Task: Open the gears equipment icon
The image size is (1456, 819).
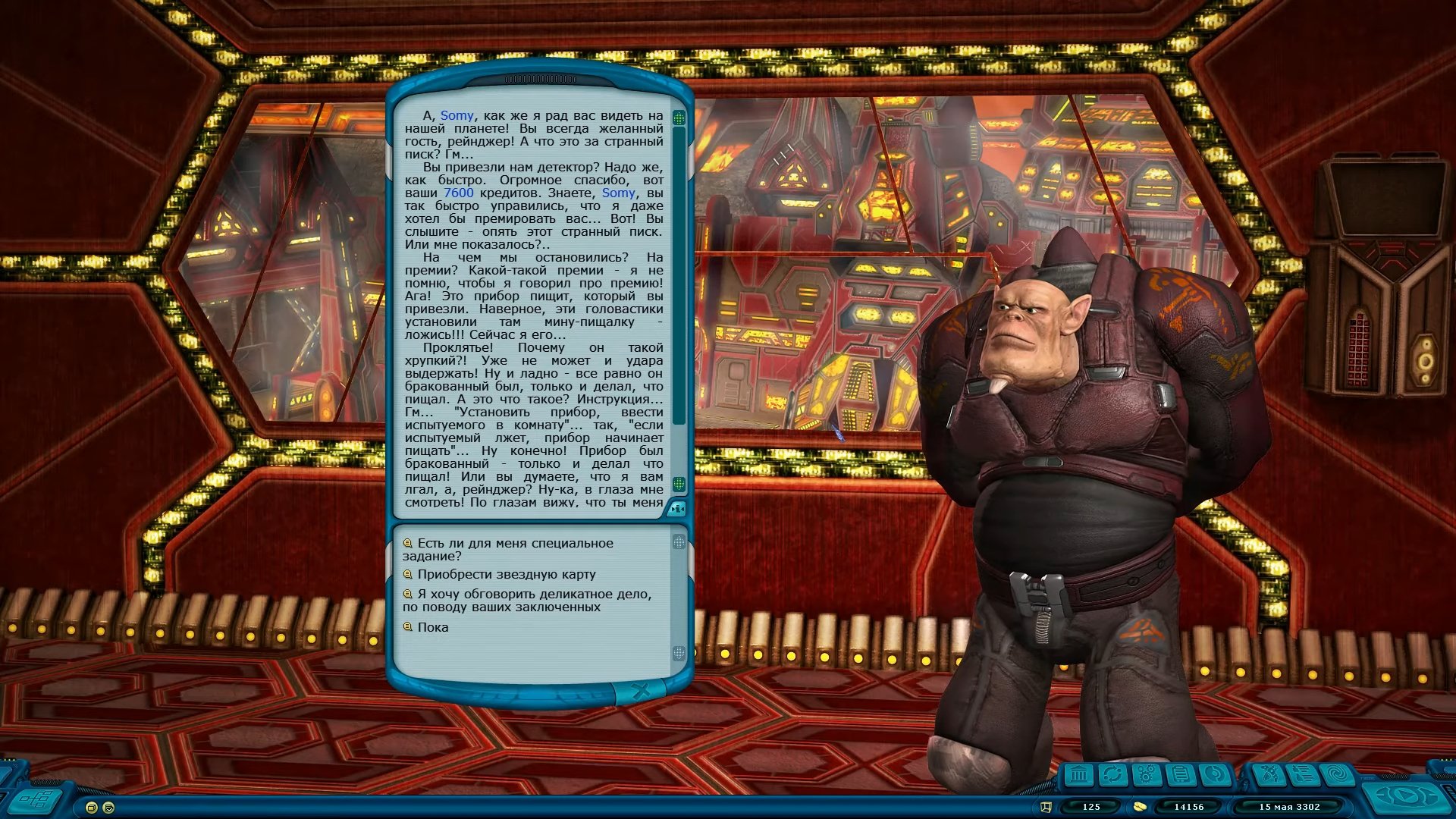Action: point(1146,775)
